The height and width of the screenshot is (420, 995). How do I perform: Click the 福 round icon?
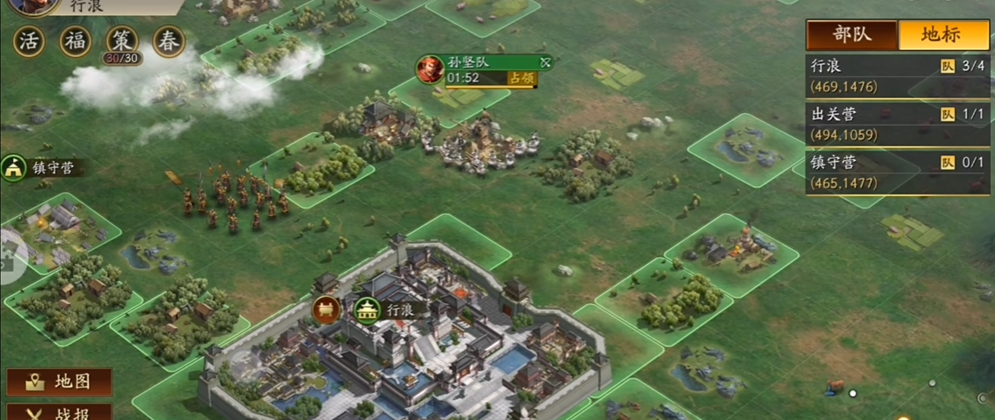coord(75,42)
